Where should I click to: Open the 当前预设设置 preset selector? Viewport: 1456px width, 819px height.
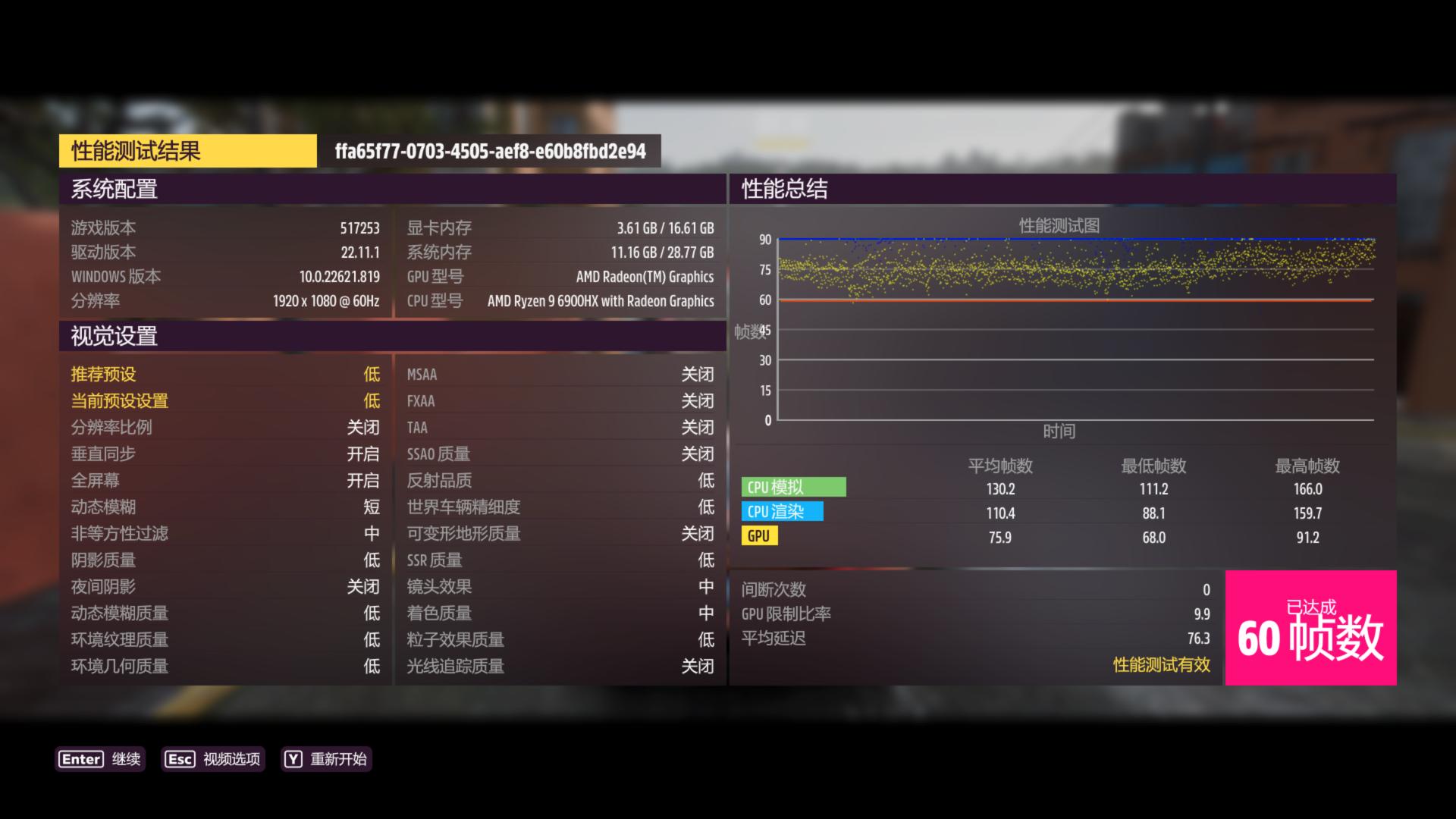coord(227,400)
